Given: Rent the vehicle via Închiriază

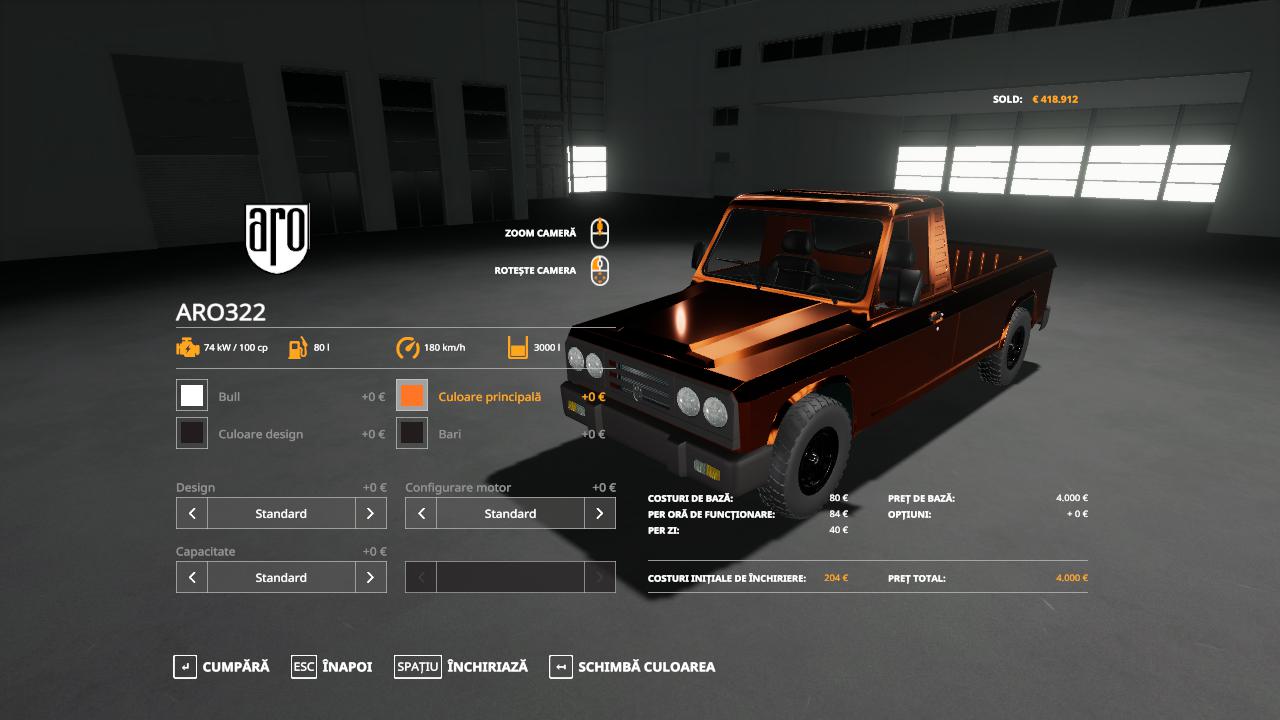Looking at the screenshot, I should [x=461, y=667].
